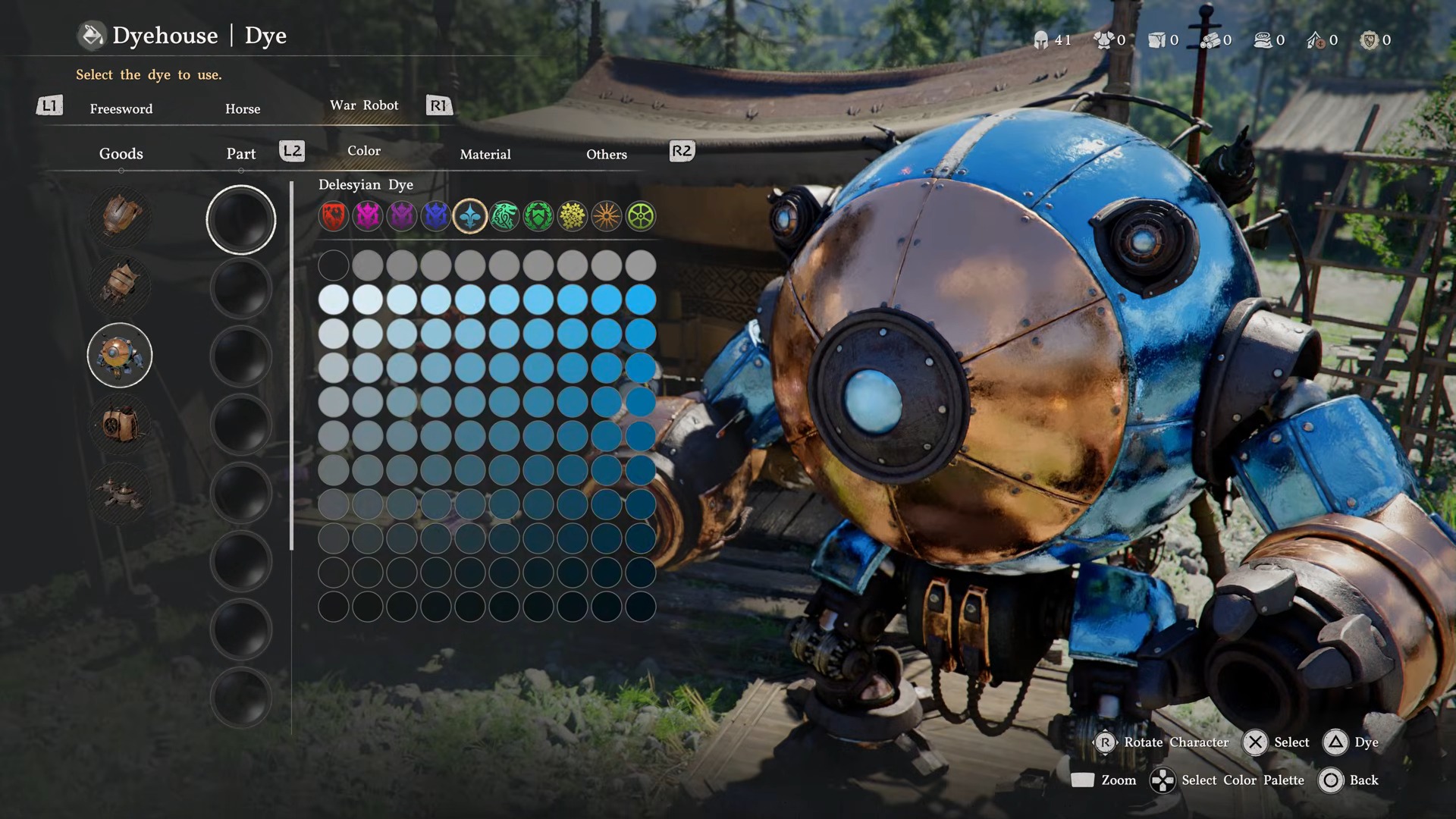Pick the orange sun dye palette icon
This screenshot has width=1456, height=819.
[x=606, y=216]
